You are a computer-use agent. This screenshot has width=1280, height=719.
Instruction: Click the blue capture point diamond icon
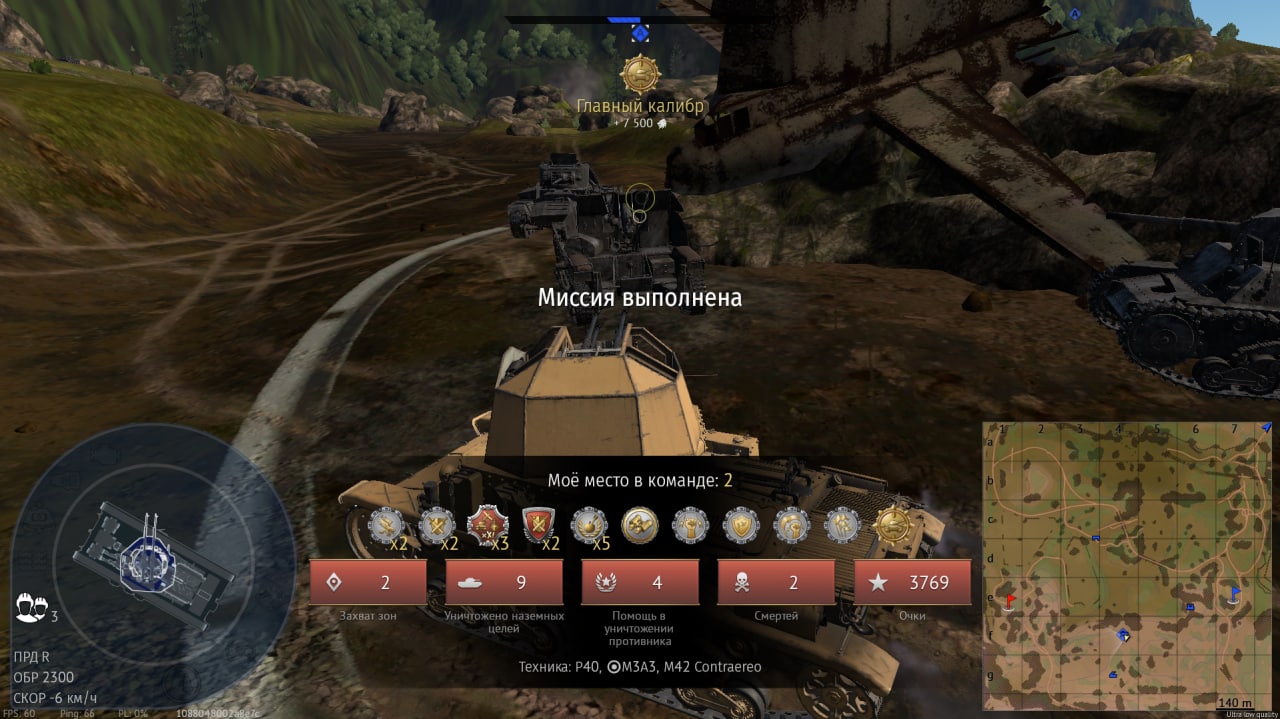tap(640, 34)
